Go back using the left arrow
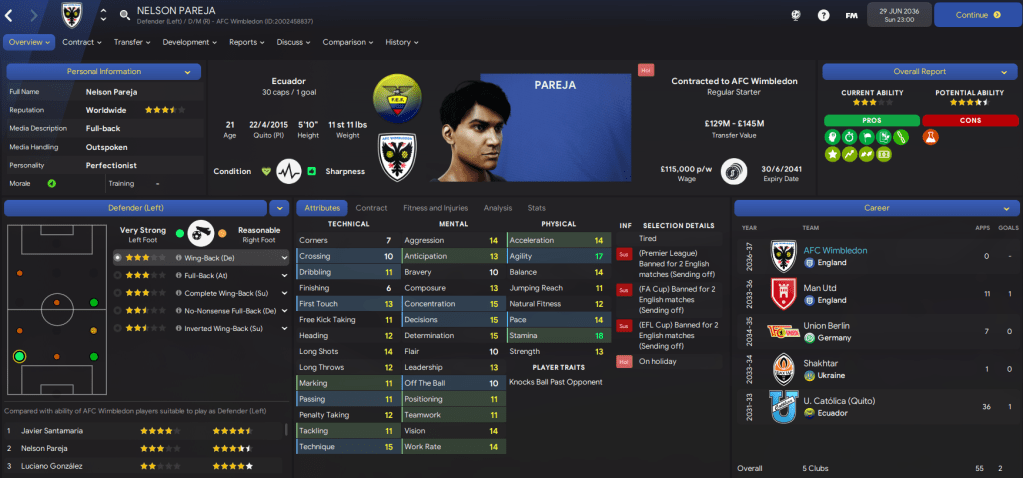This screenshot has width=1023, height=478. tap(11, 15)
